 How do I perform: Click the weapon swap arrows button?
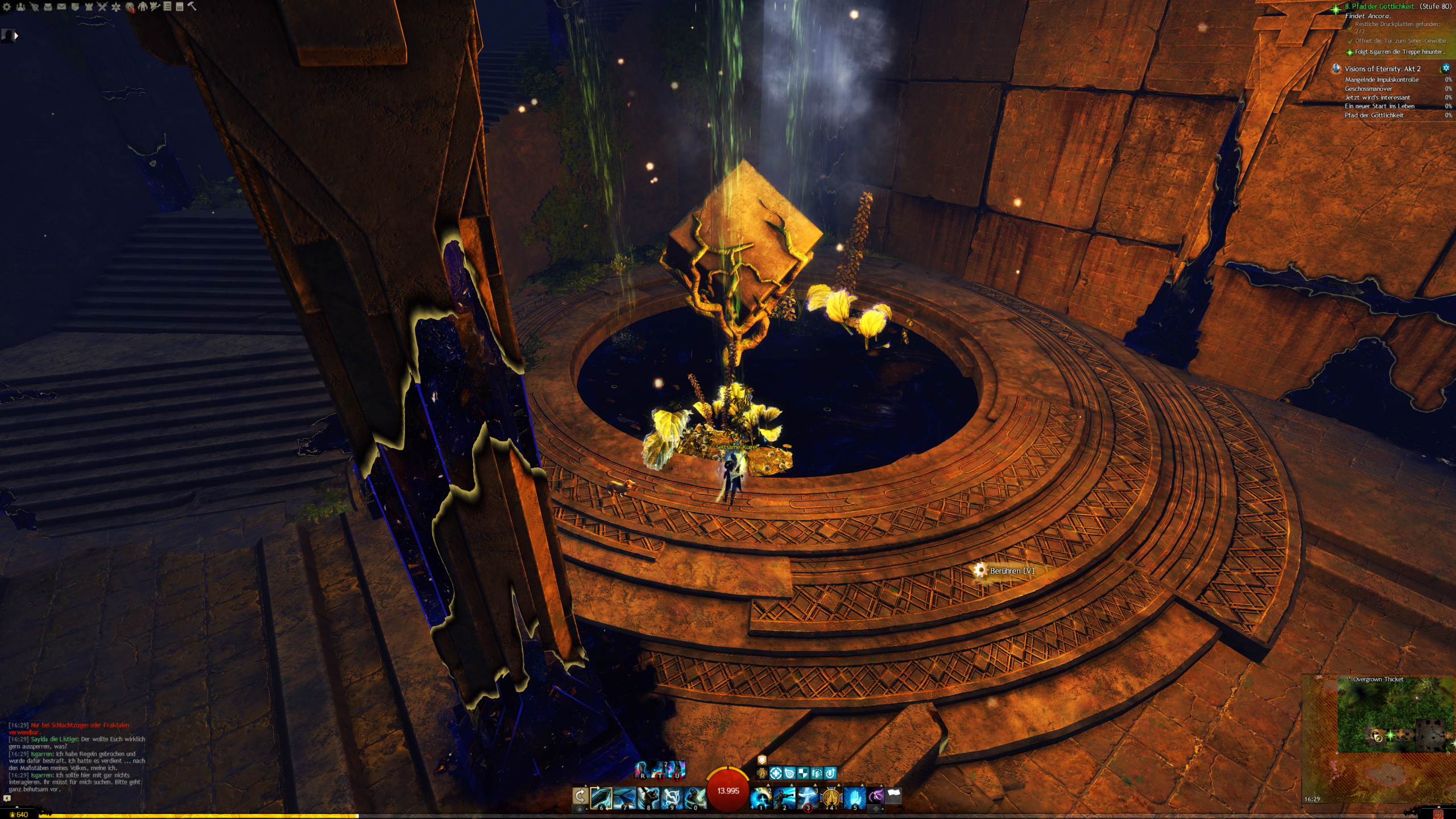(580, 796)
